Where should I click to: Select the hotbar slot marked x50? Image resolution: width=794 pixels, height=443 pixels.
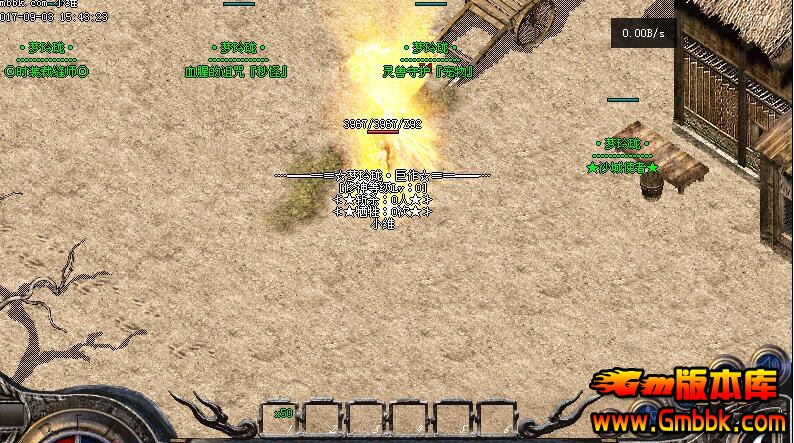click(x=278, y=418)
